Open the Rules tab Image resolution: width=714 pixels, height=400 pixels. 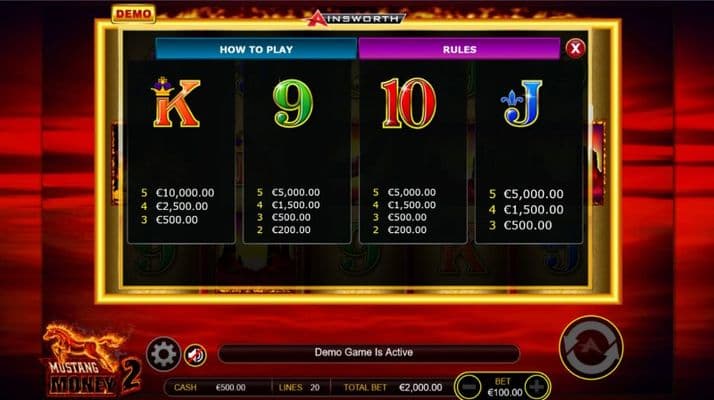click(x=459, y=48)
